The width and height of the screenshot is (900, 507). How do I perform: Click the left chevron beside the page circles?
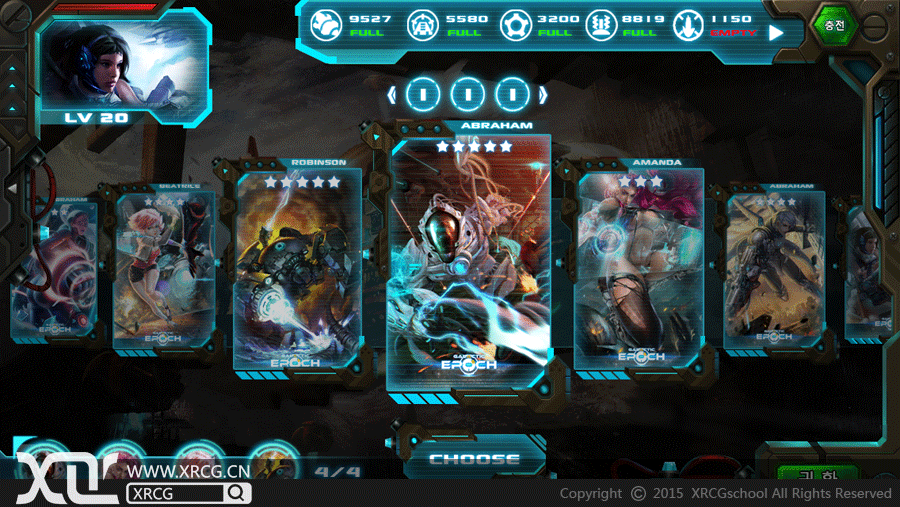click(392, 95)
